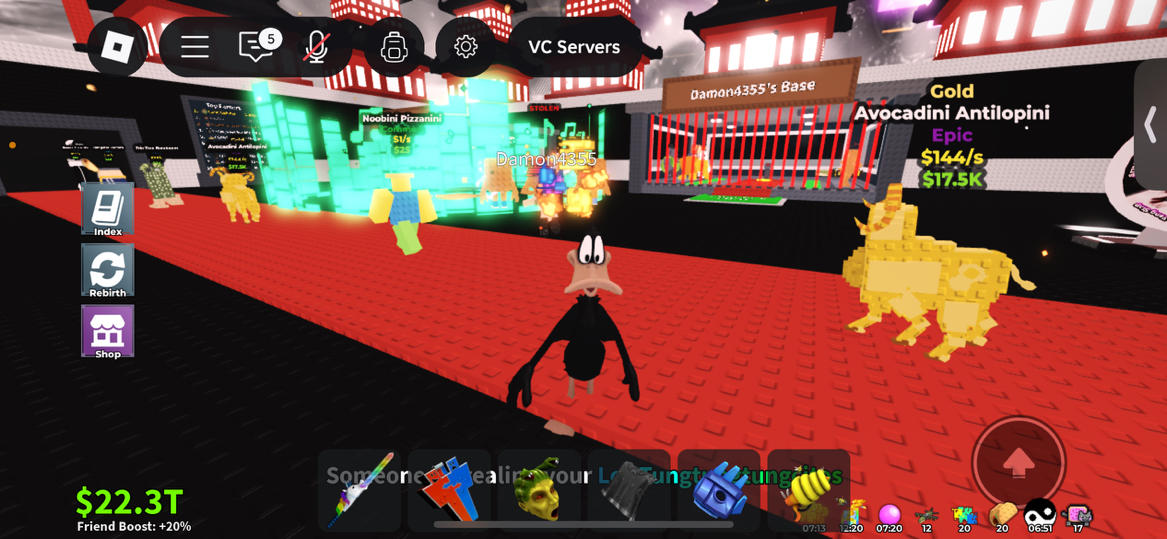Equip the dark grey cloak slot
This screenshot has width=1167, height=539.
pos(629,489)
